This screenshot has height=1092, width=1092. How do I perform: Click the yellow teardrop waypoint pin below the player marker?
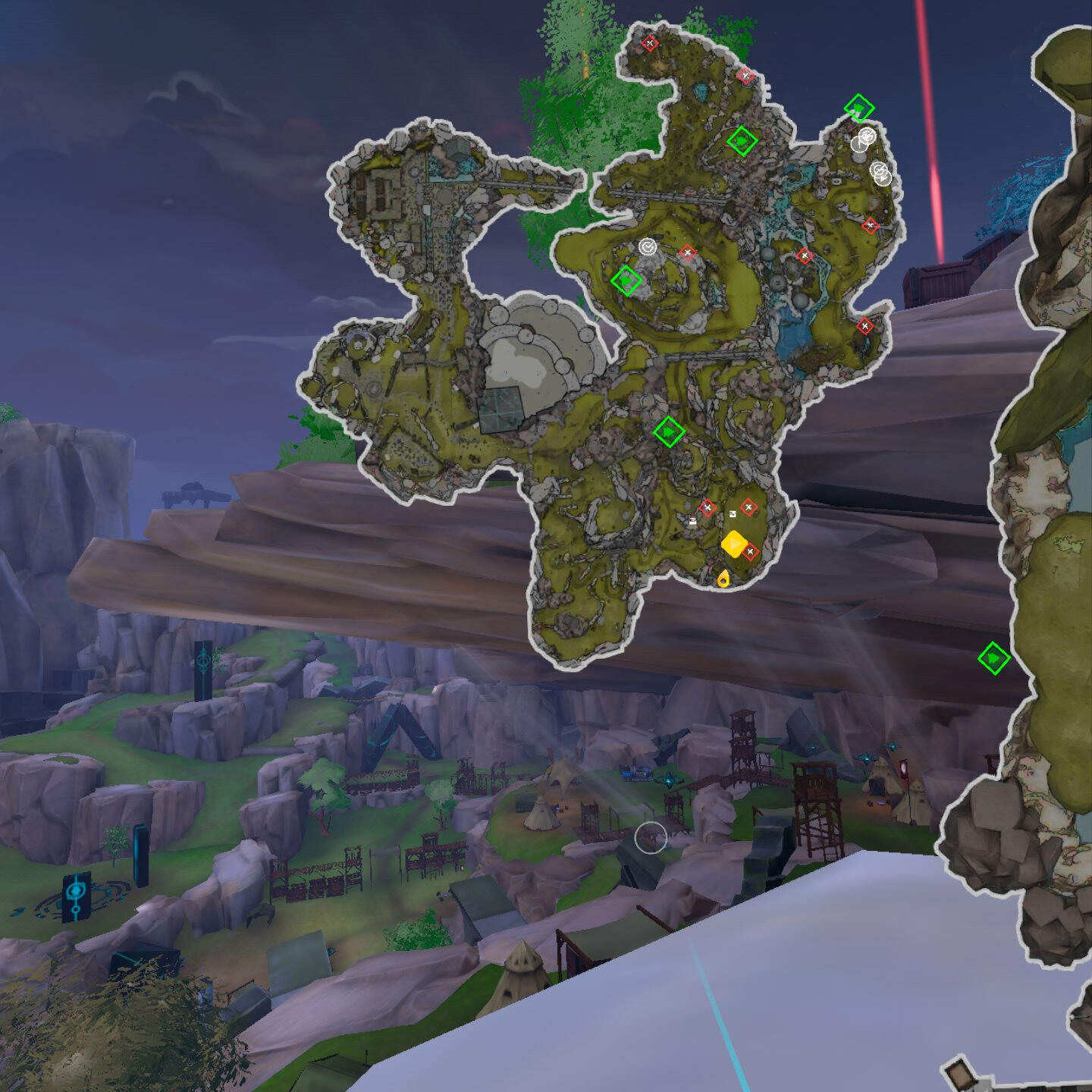(x=723, y=580)
